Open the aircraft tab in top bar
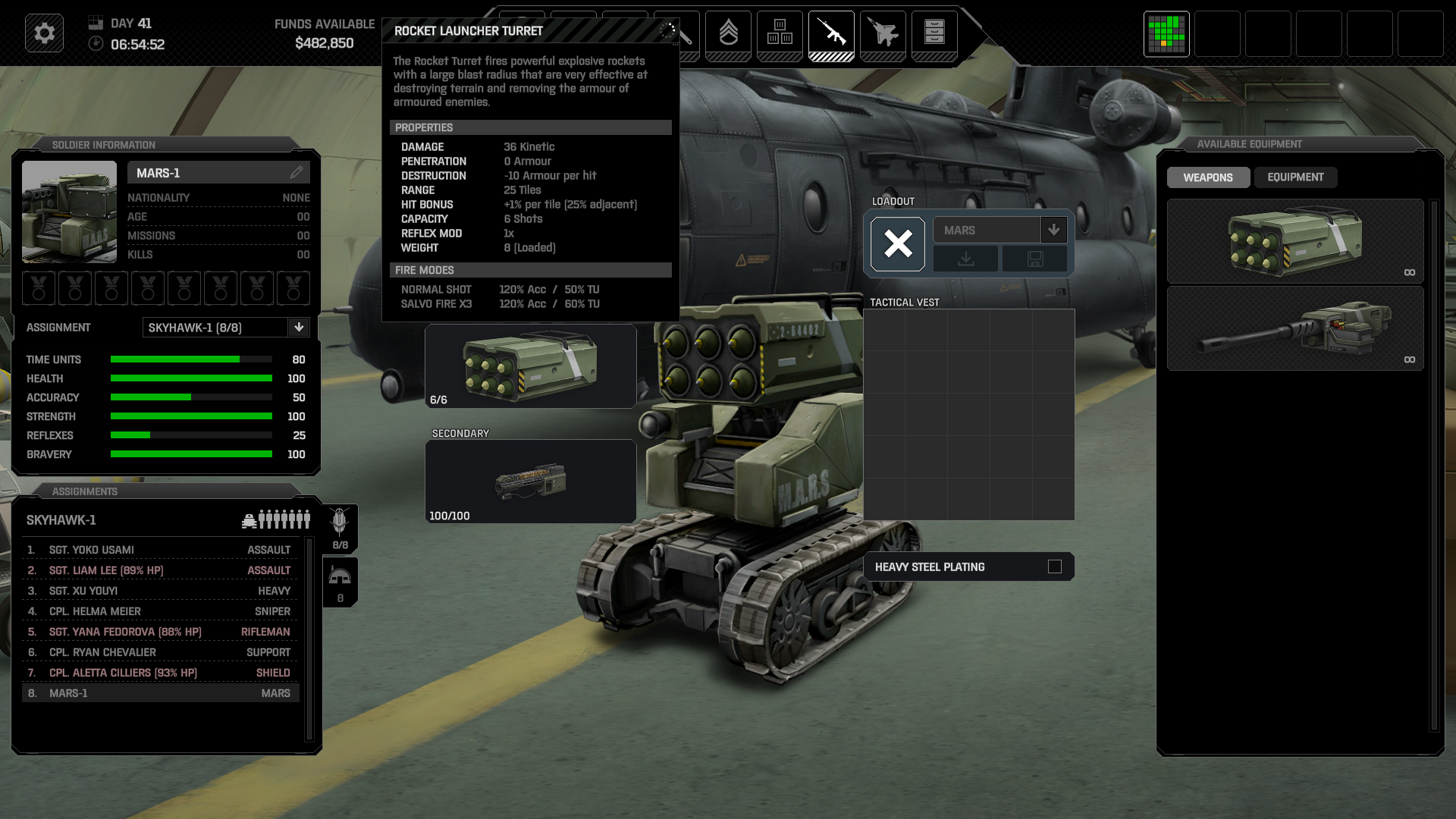 (x=883, y=33)
